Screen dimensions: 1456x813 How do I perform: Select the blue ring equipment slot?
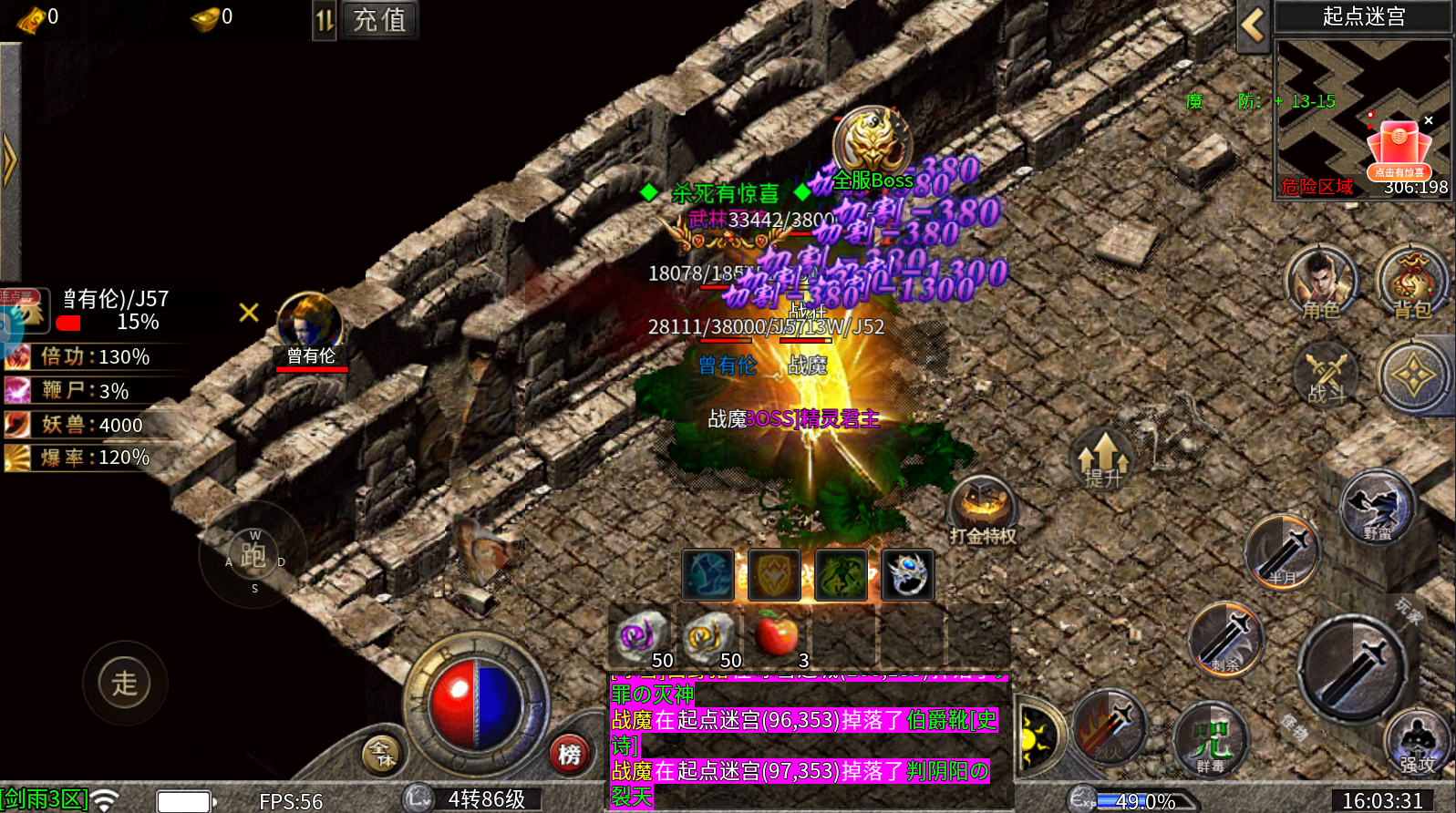pyautogui.click(x=908, y=575)
